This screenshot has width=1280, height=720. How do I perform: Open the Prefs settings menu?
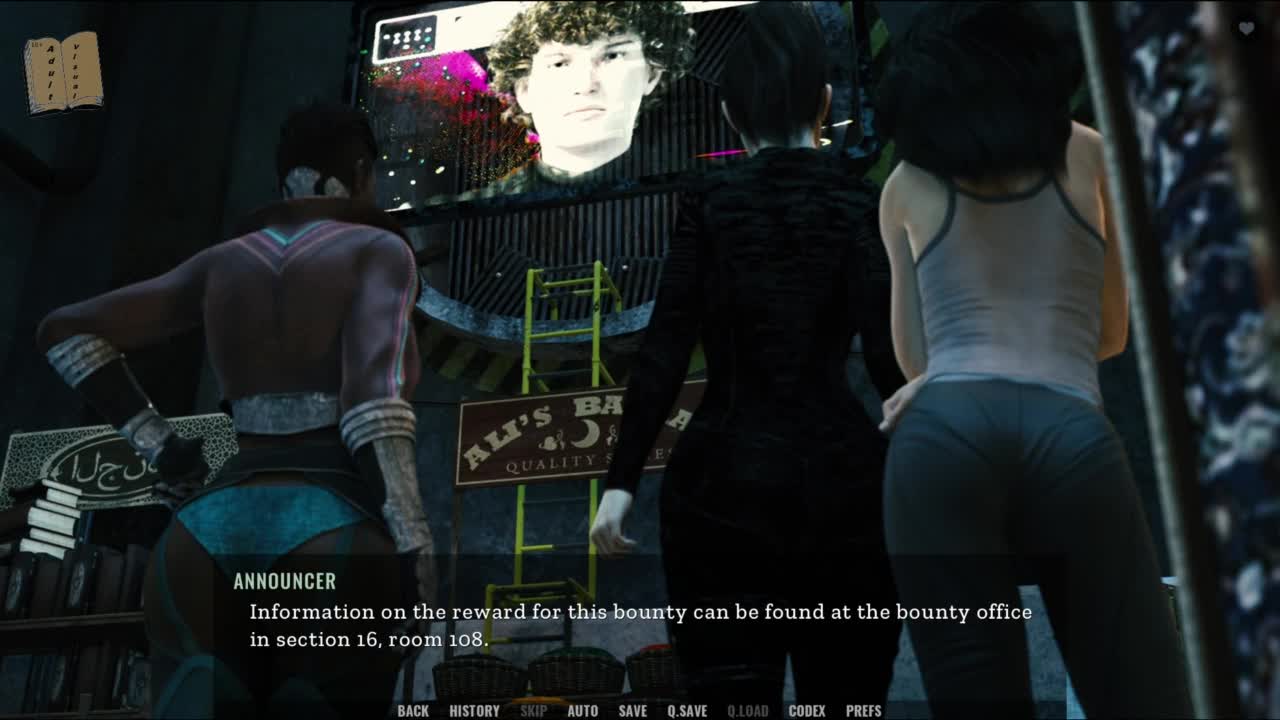(x=864, y=711)
